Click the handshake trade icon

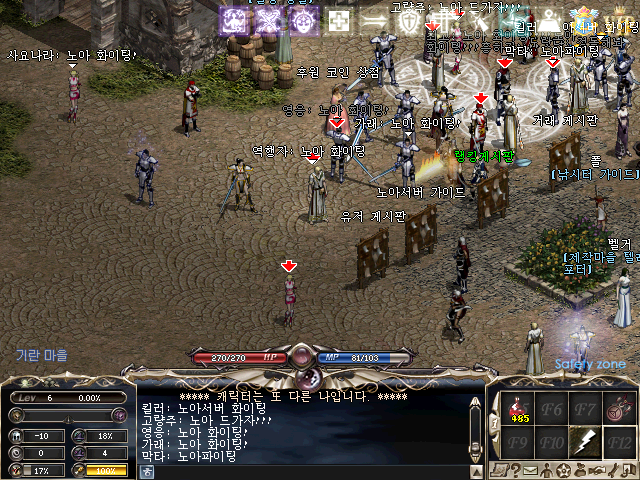tap(597, 470)
